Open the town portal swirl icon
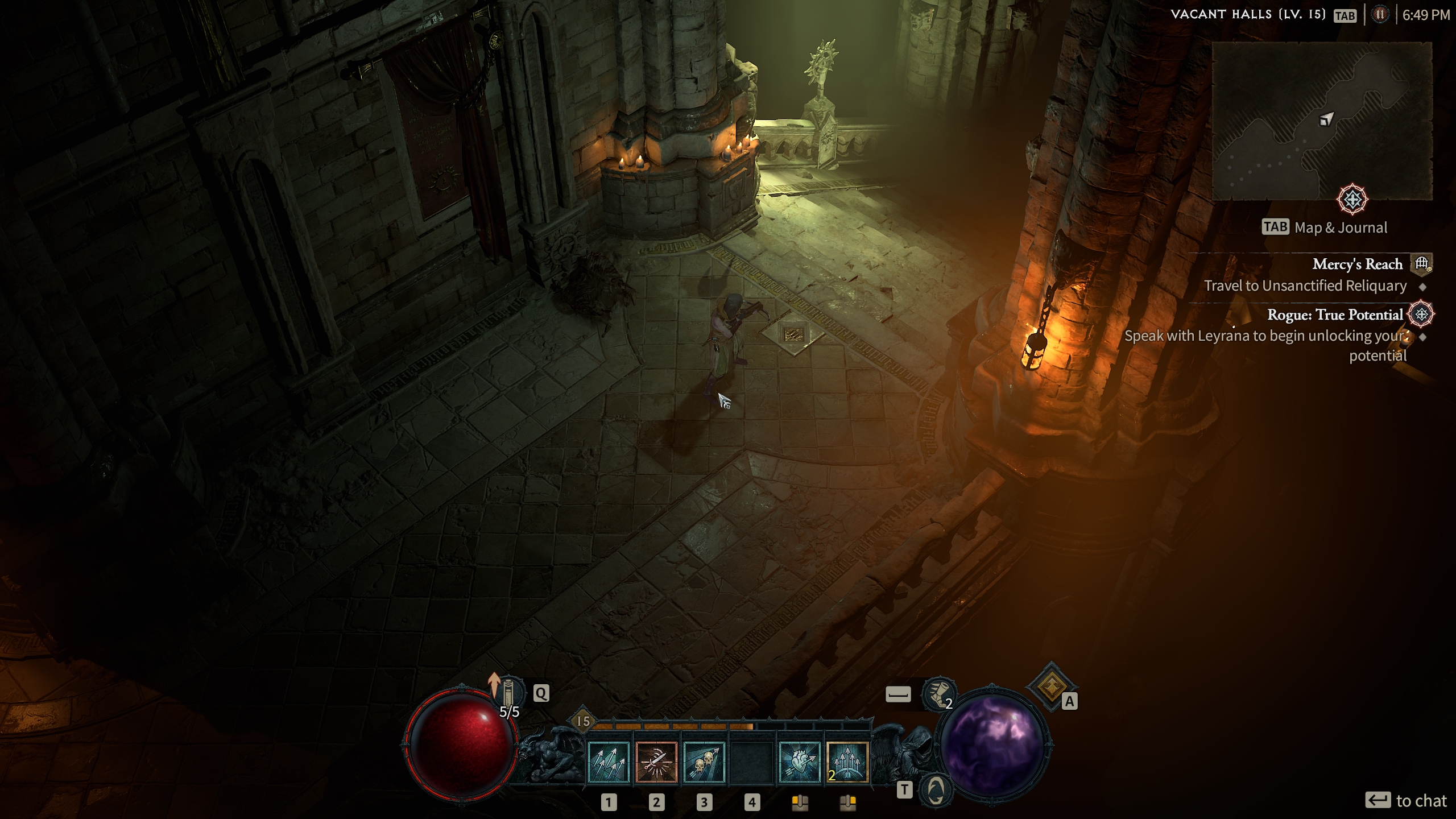1456x819 pixels. [936, 789]
